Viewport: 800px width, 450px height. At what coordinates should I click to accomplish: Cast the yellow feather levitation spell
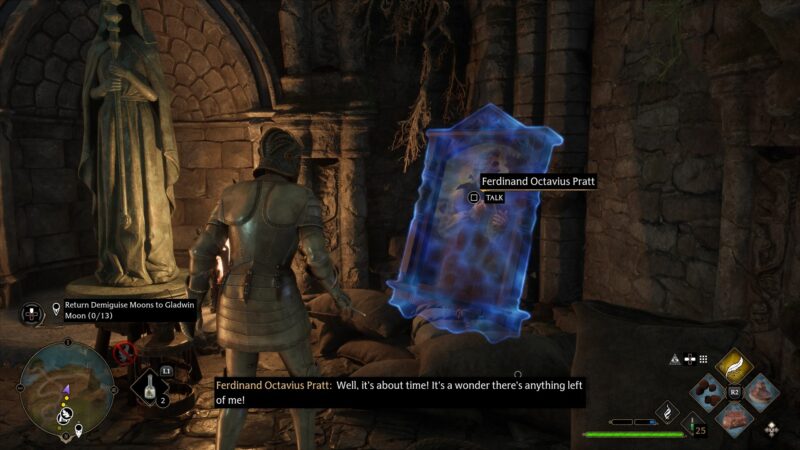coord(733,367)
